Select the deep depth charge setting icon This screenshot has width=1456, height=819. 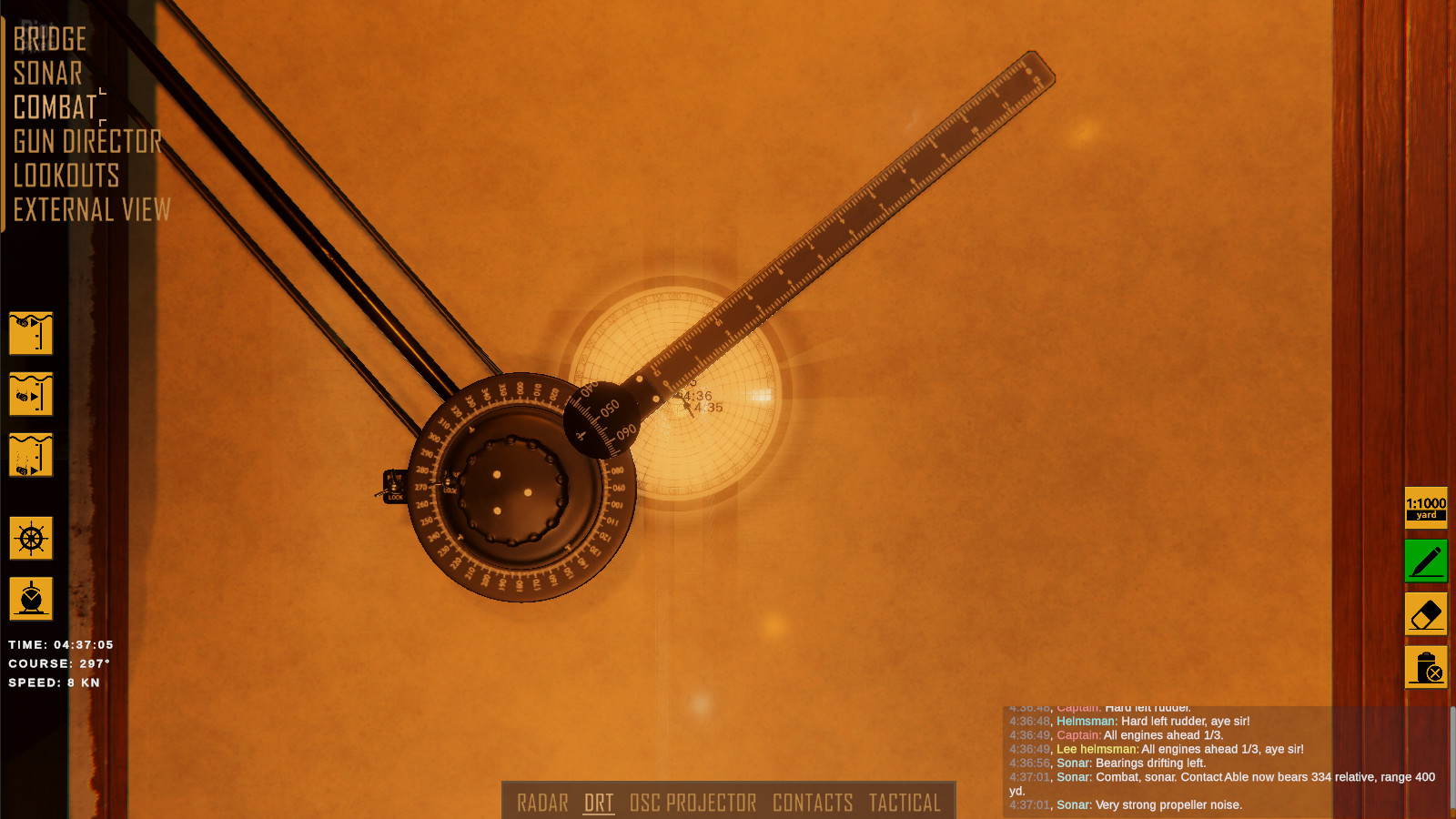[31, 455]
